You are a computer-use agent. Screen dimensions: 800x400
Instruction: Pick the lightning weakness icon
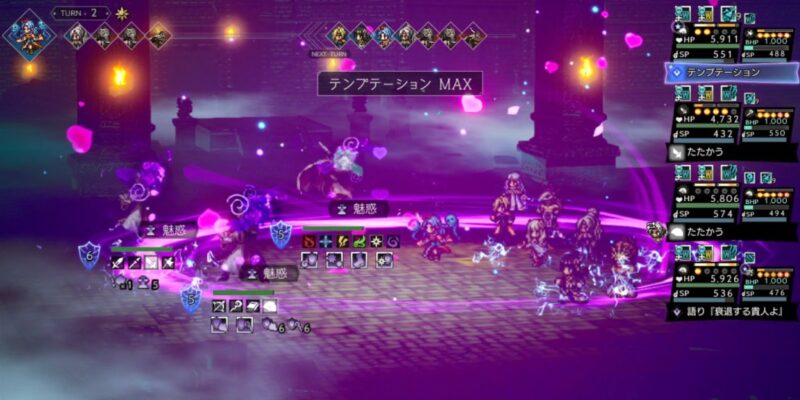[343, 241]
